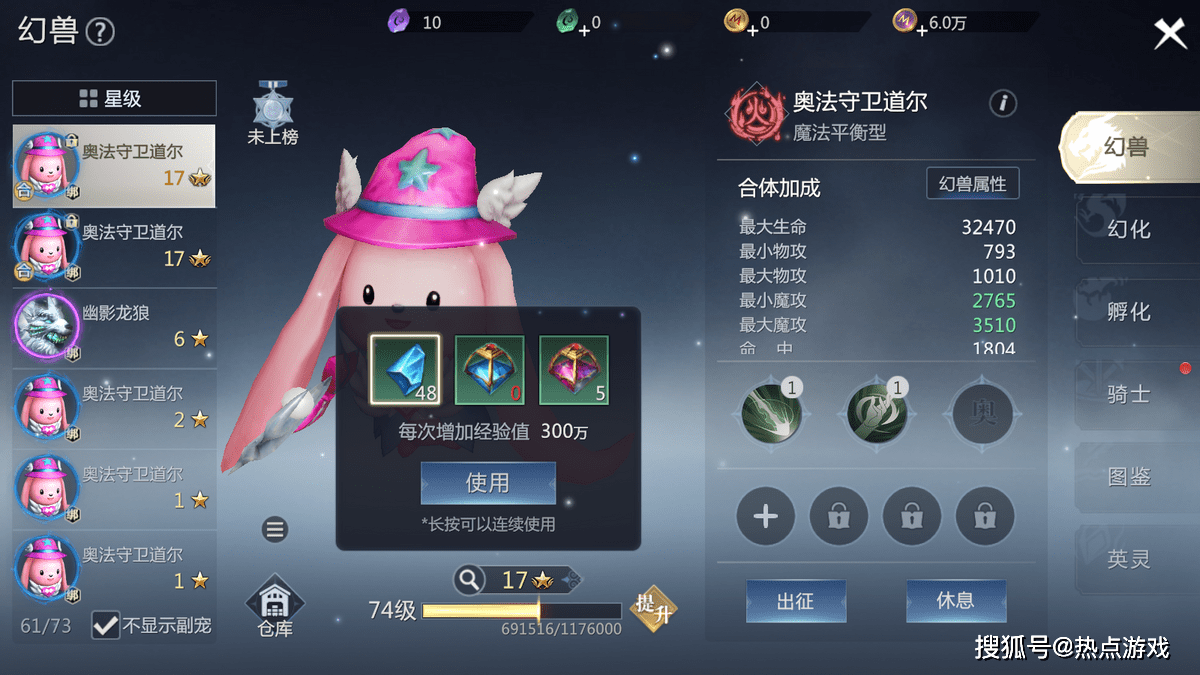Viewport: 1200px width, 675px height.
Task: Open the 星级 star sort dropdown
Action: (x=114, y=98)
